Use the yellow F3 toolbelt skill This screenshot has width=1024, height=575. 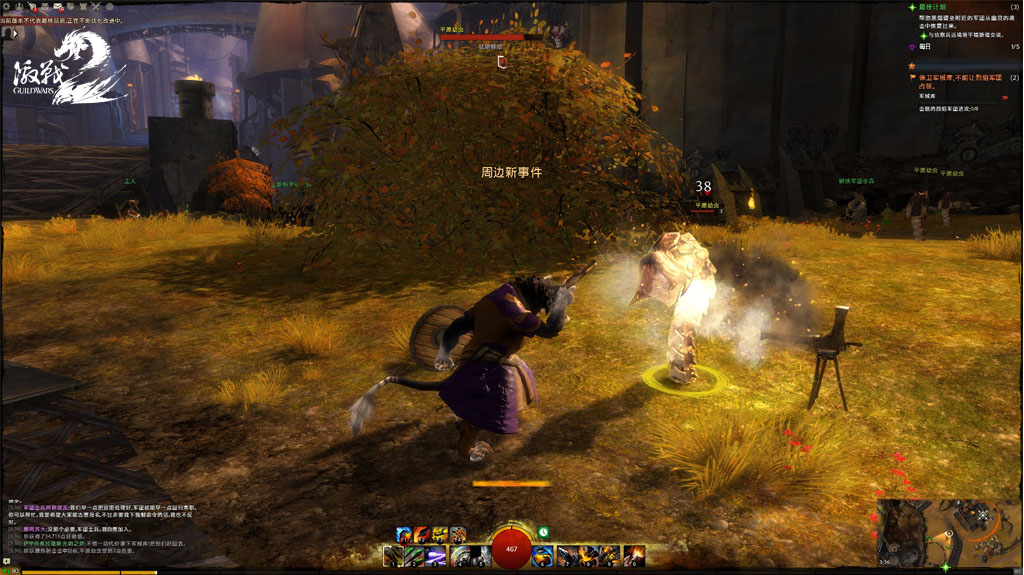click(440, 534)
